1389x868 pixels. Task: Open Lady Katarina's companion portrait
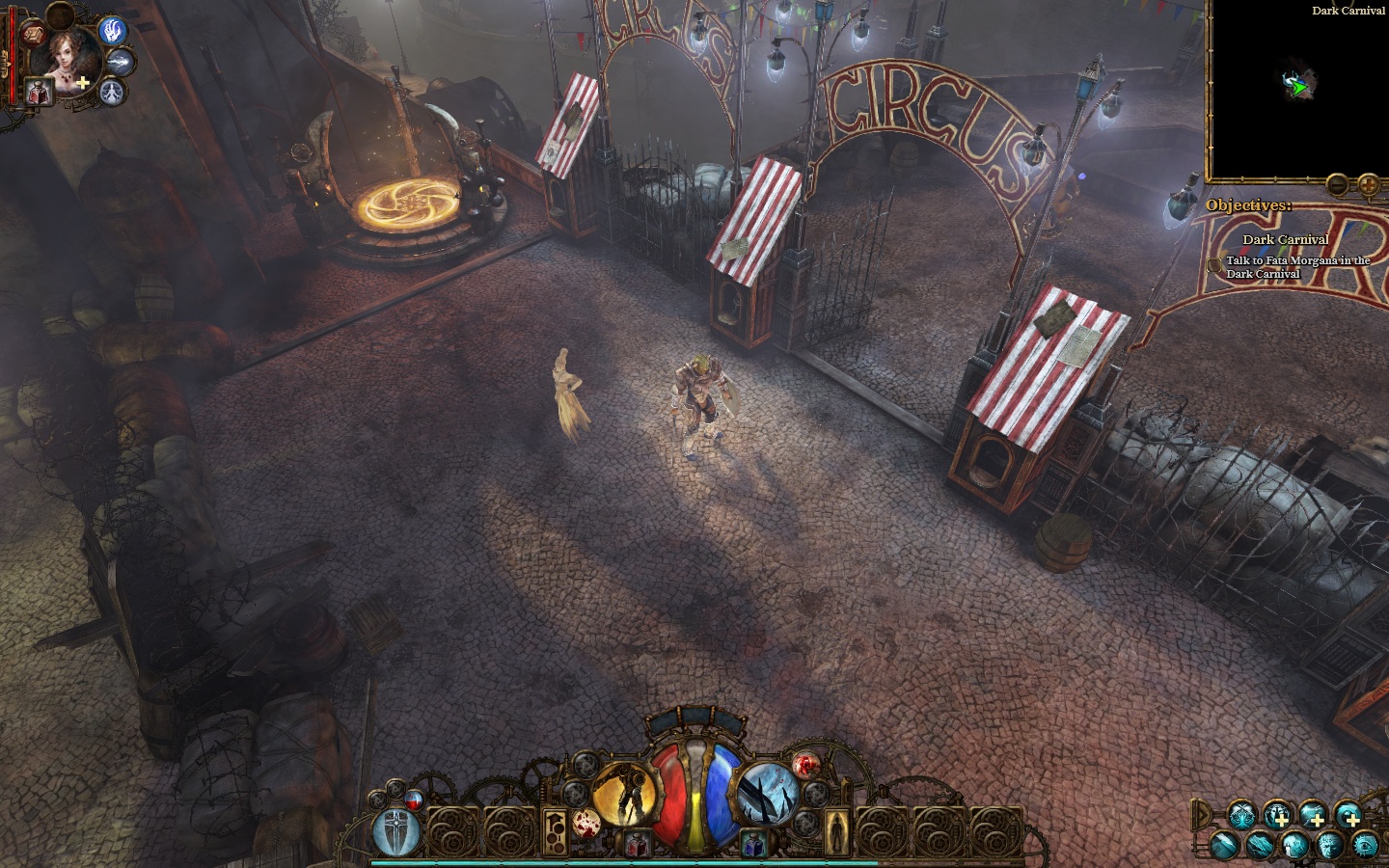click(x=66, y=60)
